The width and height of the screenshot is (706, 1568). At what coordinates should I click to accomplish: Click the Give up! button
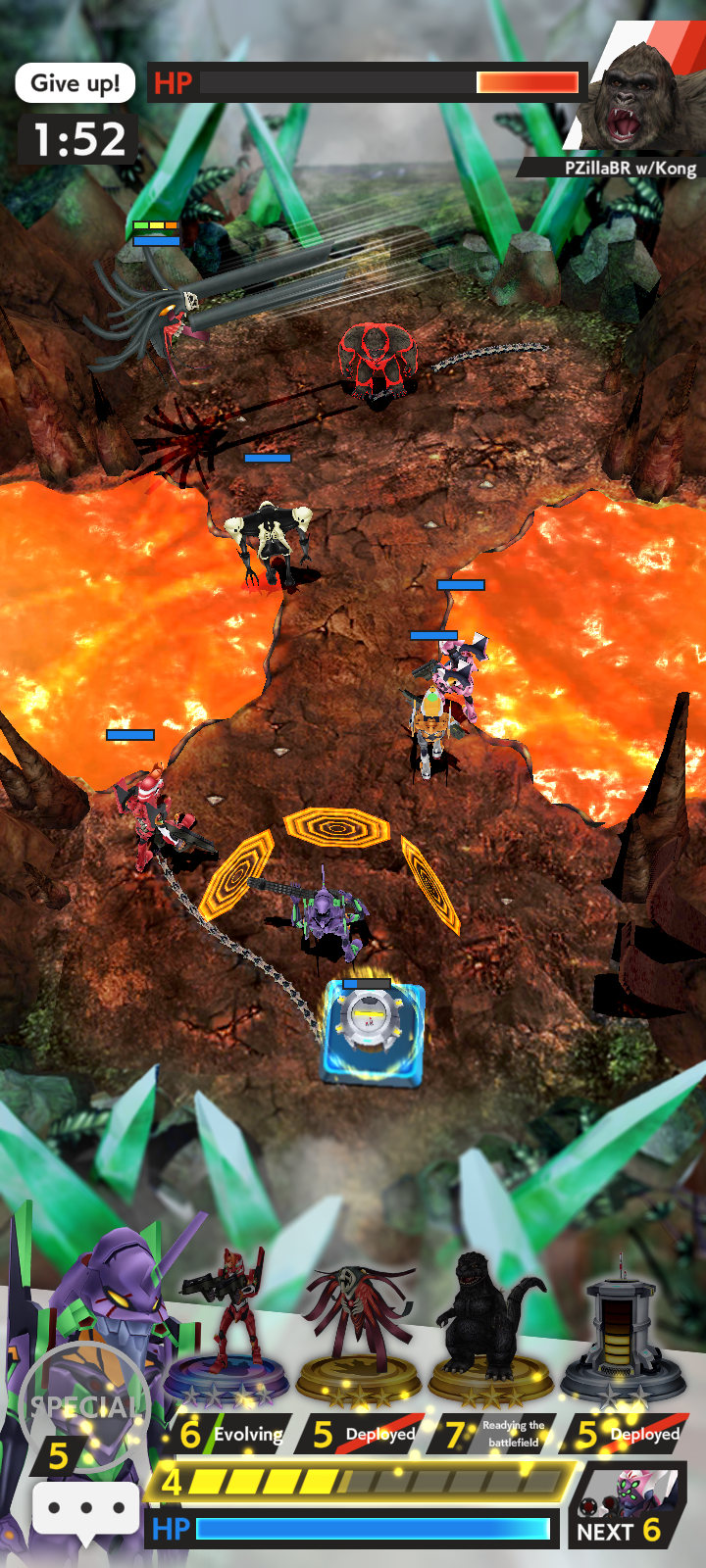[x=75, y=83]
